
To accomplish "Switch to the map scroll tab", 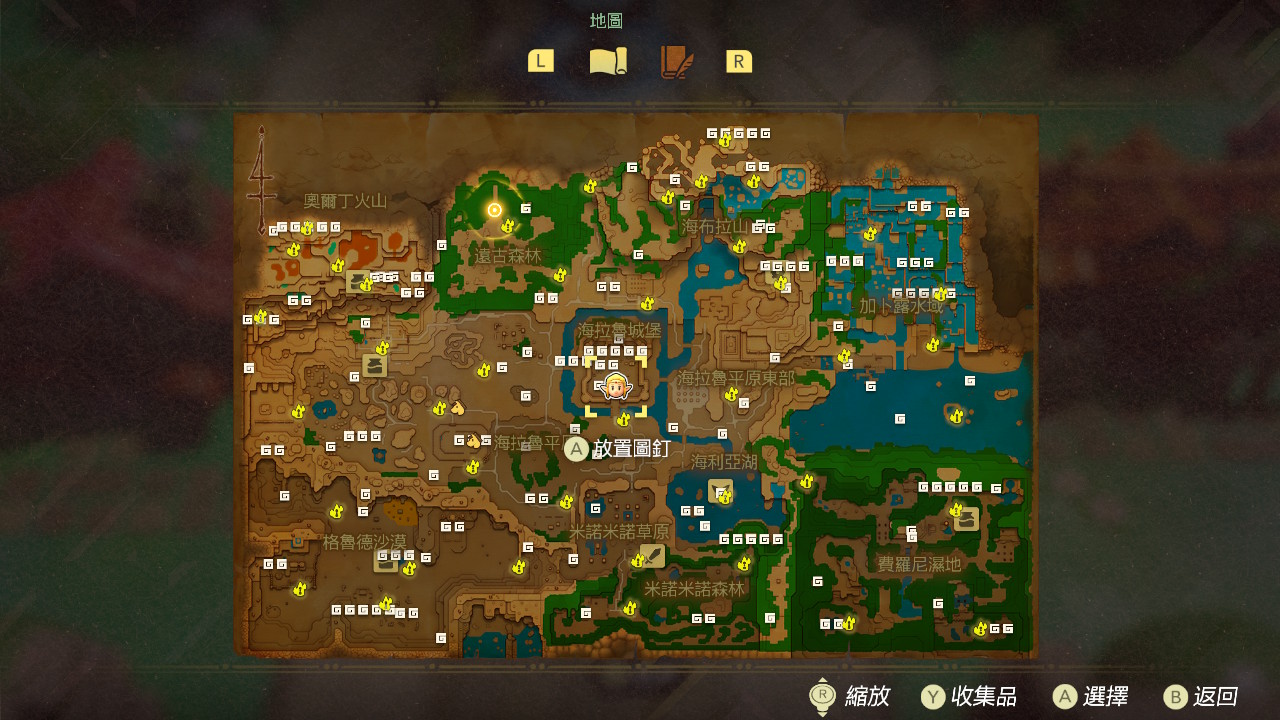I will pyautogui.click(x=608, y=62).
